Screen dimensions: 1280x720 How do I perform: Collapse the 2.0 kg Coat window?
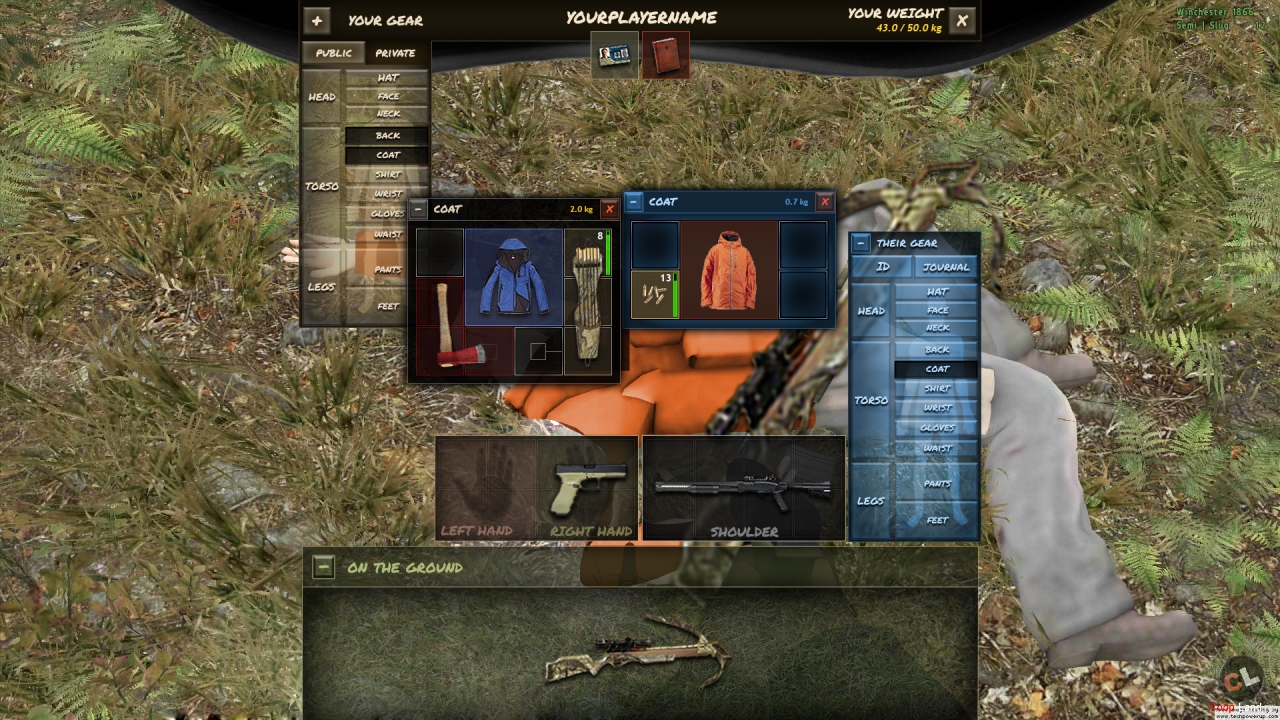418,209
